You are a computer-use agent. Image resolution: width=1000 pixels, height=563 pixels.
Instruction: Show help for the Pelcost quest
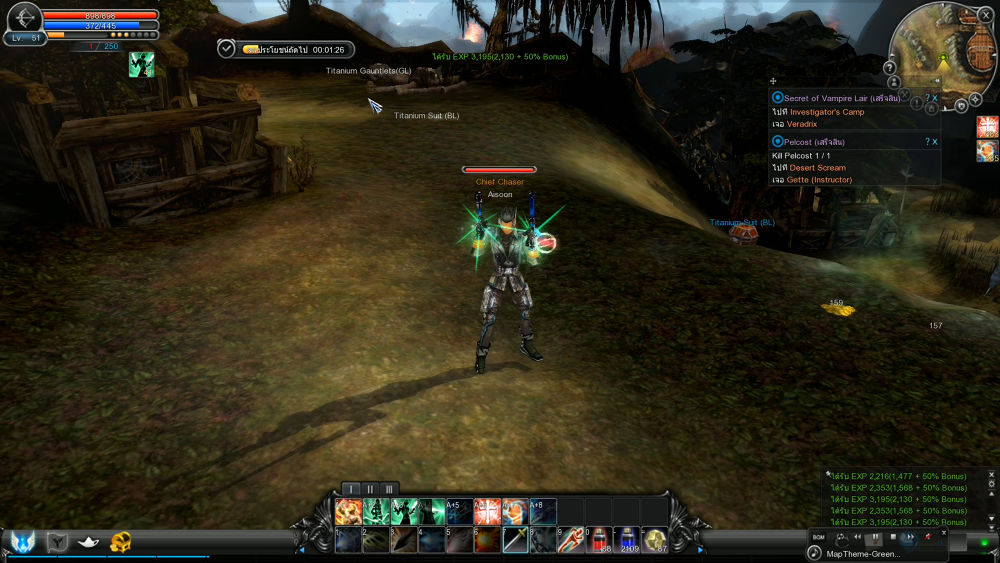click(927, 142)
